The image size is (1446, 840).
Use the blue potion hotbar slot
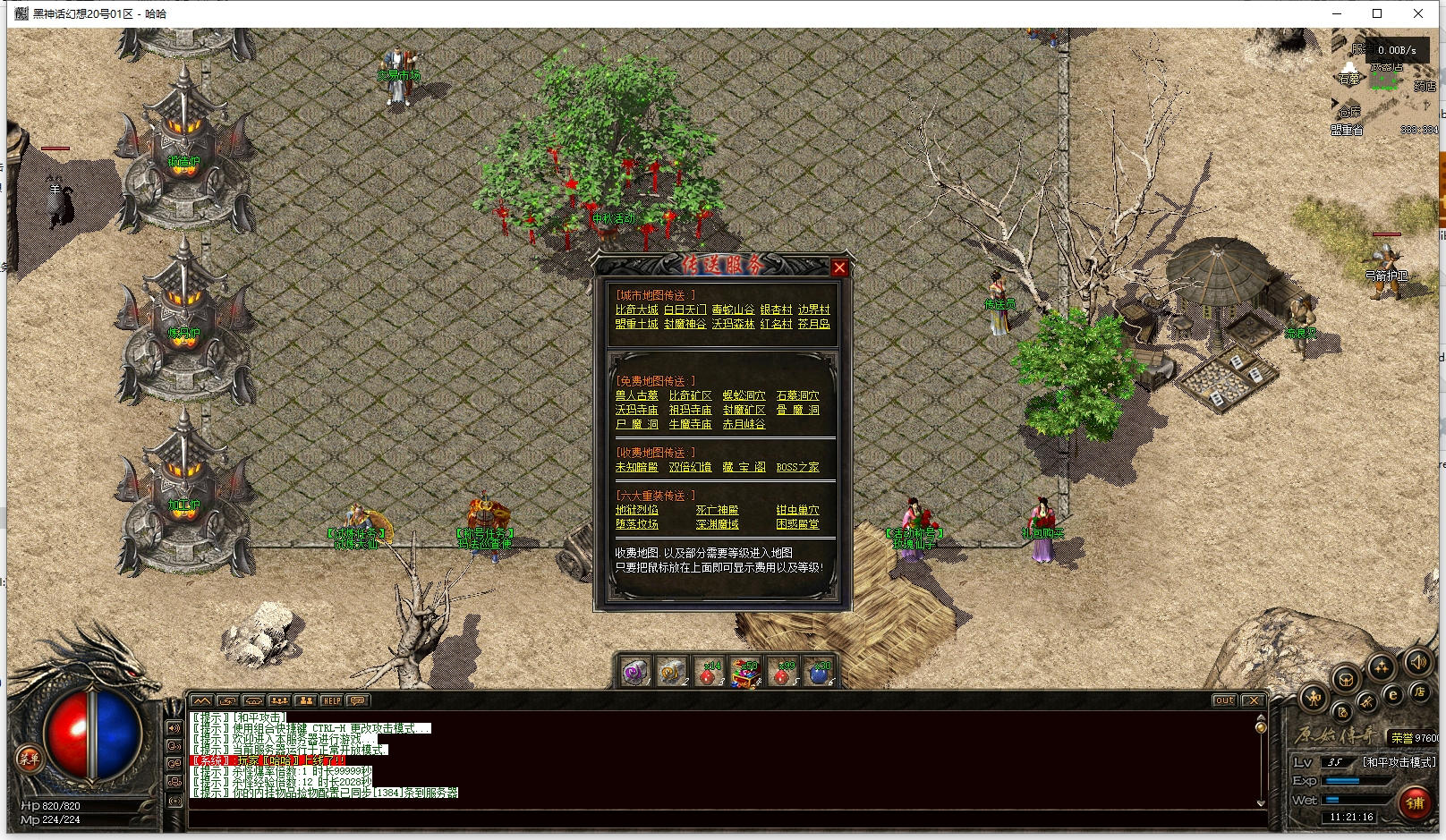click(819, 673)
